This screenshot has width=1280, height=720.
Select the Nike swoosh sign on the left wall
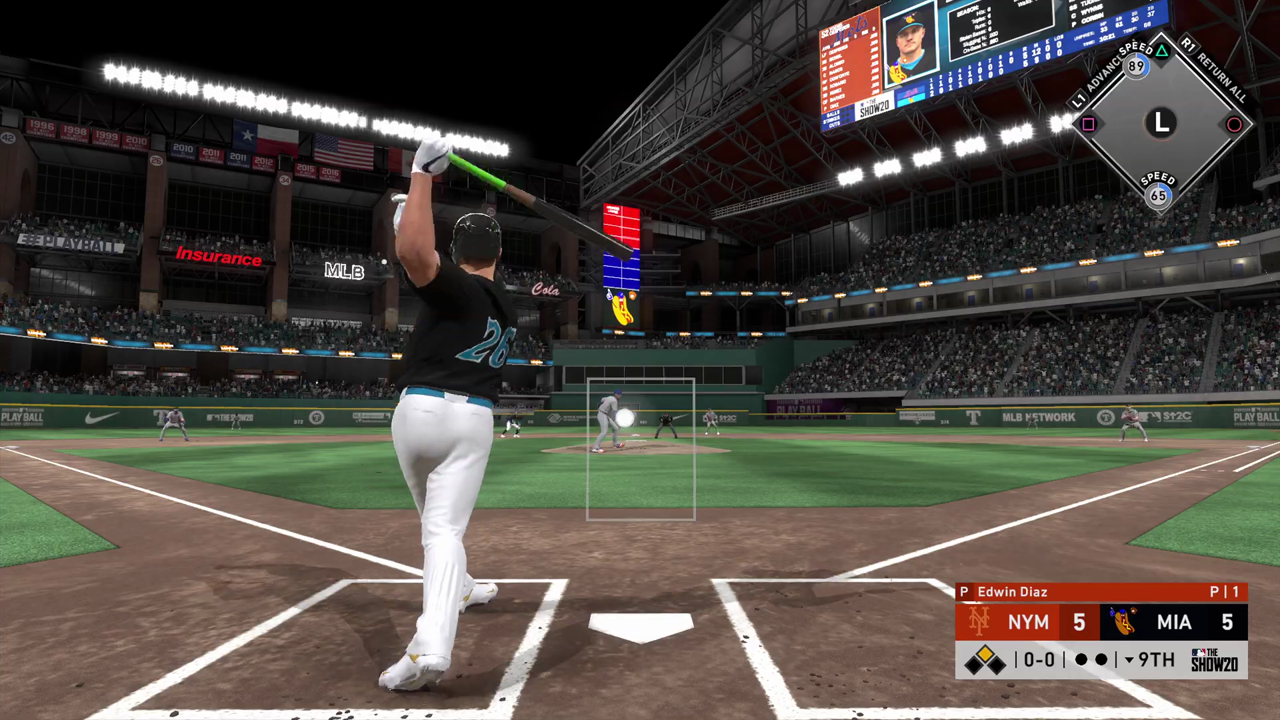point(100,418)
